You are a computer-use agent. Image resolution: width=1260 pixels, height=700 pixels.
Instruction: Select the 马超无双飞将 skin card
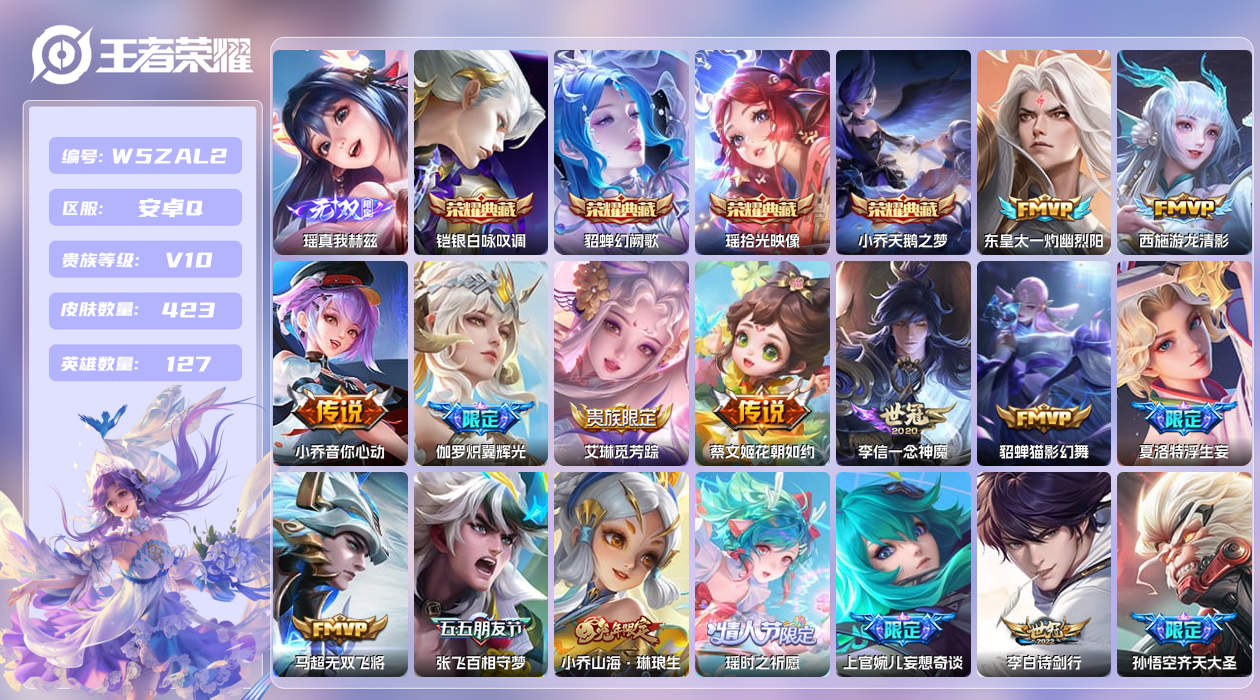point(340,574)
